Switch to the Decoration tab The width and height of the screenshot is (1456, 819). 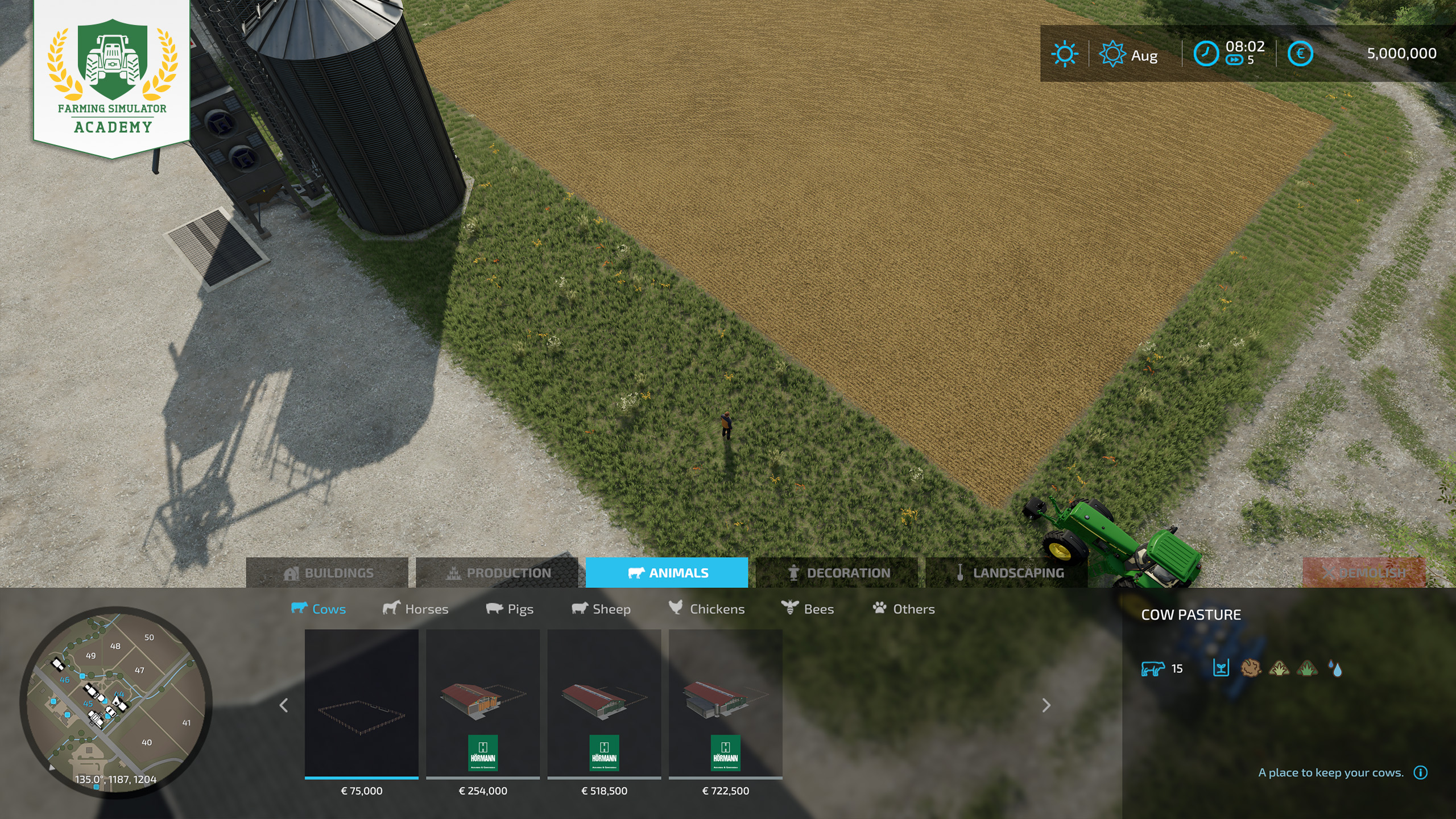(x=837, y=573)
